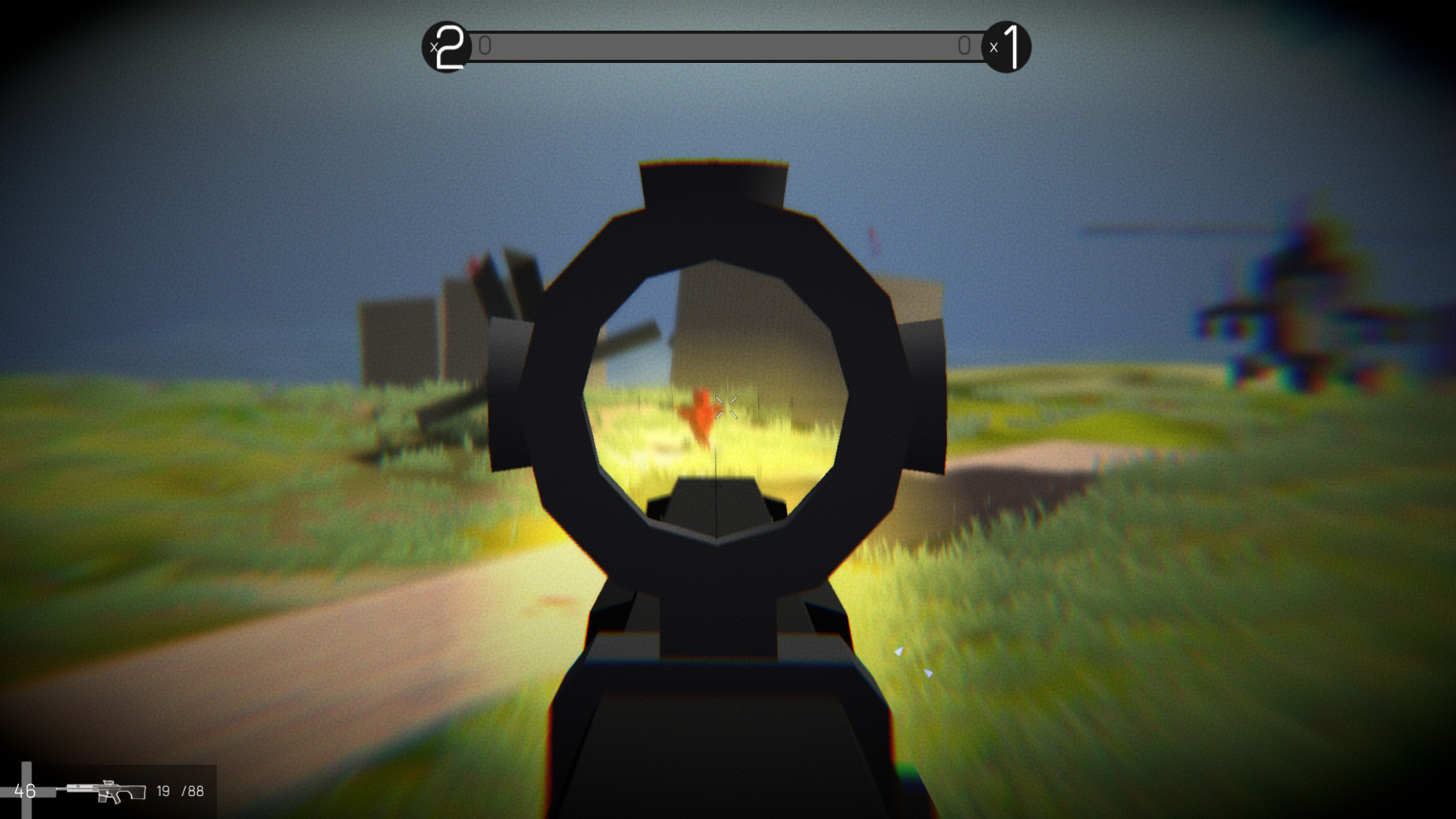The image size is (1456, 819).
Task: Click the right team score showing 0
Action: [x=965, y=46]
